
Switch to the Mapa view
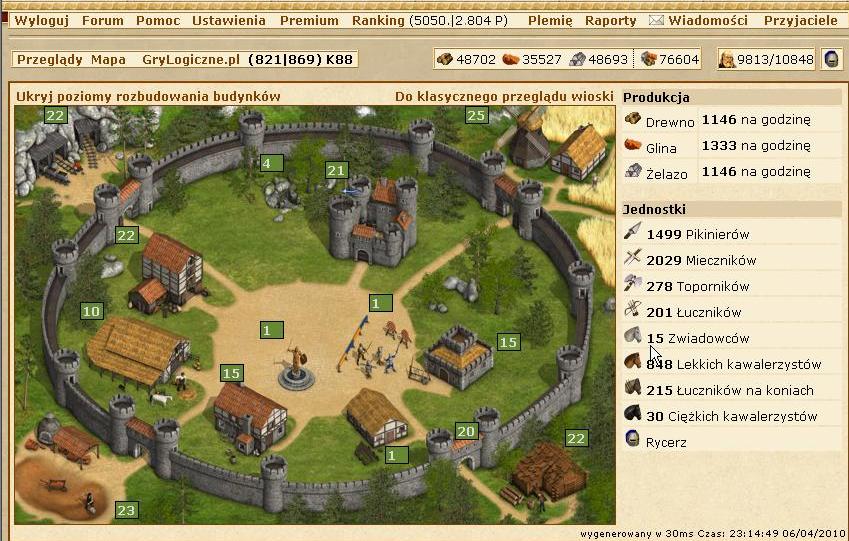[x=108, y=60]
